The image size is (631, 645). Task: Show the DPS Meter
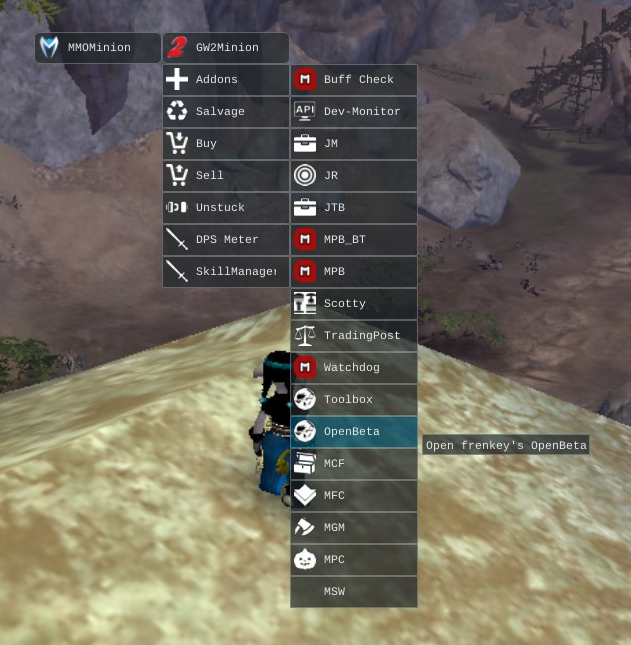[x=226, y=240]
